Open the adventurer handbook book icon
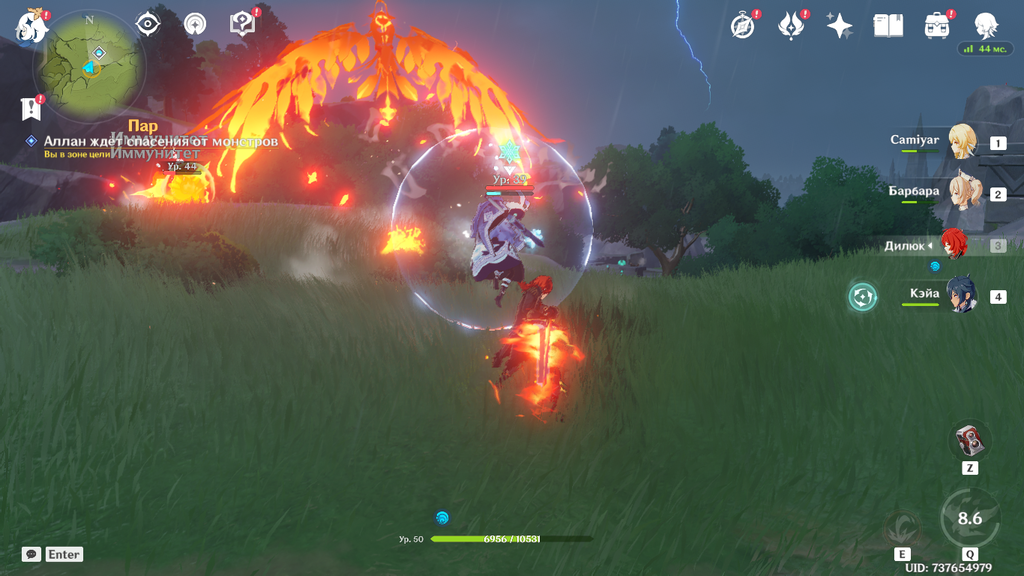Image resolution: width=1024 pixels, height=576 pixels. [x=888, y=26]
